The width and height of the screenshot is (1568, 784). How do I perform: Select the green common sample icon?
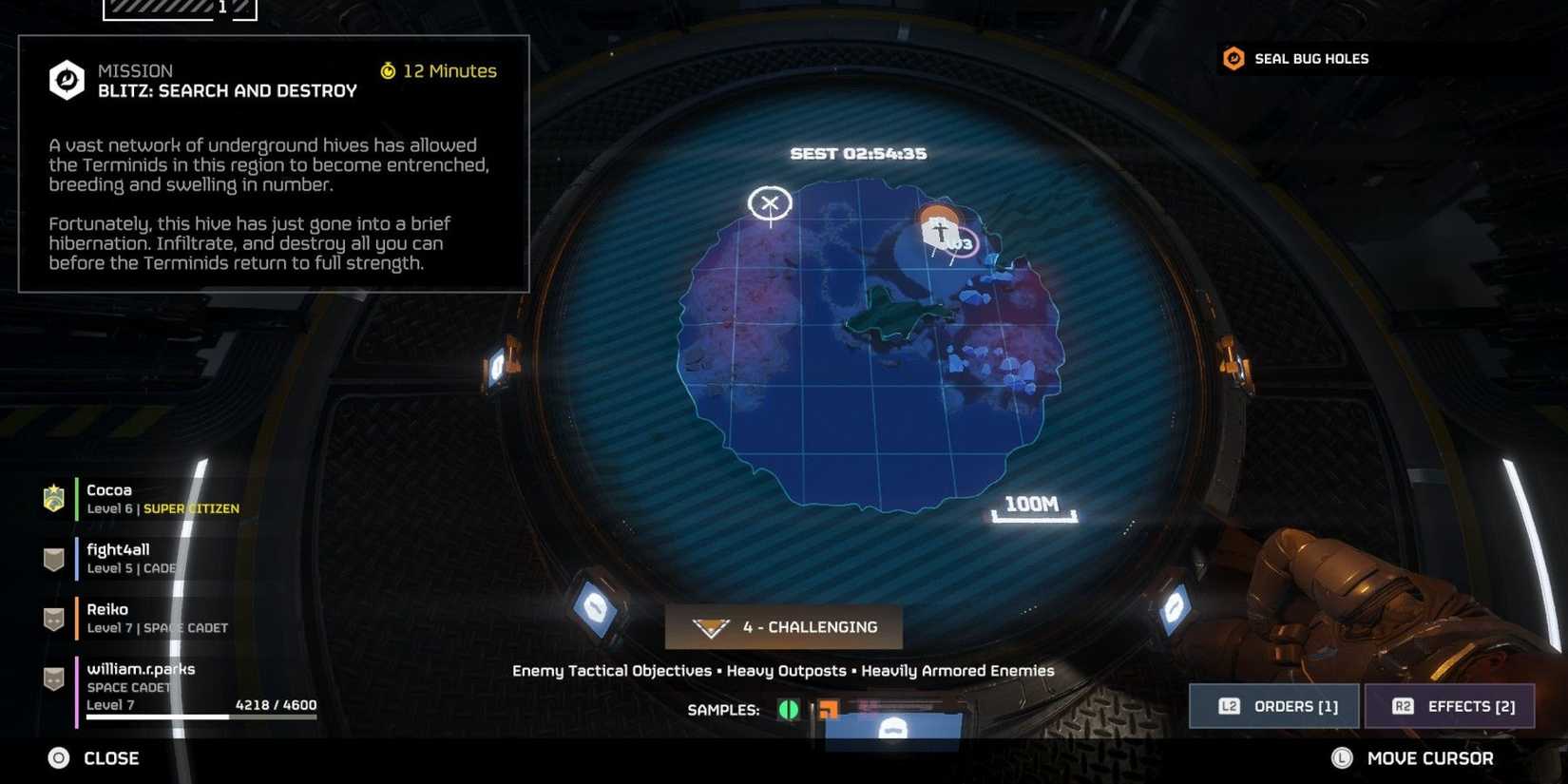pos(788,710)
